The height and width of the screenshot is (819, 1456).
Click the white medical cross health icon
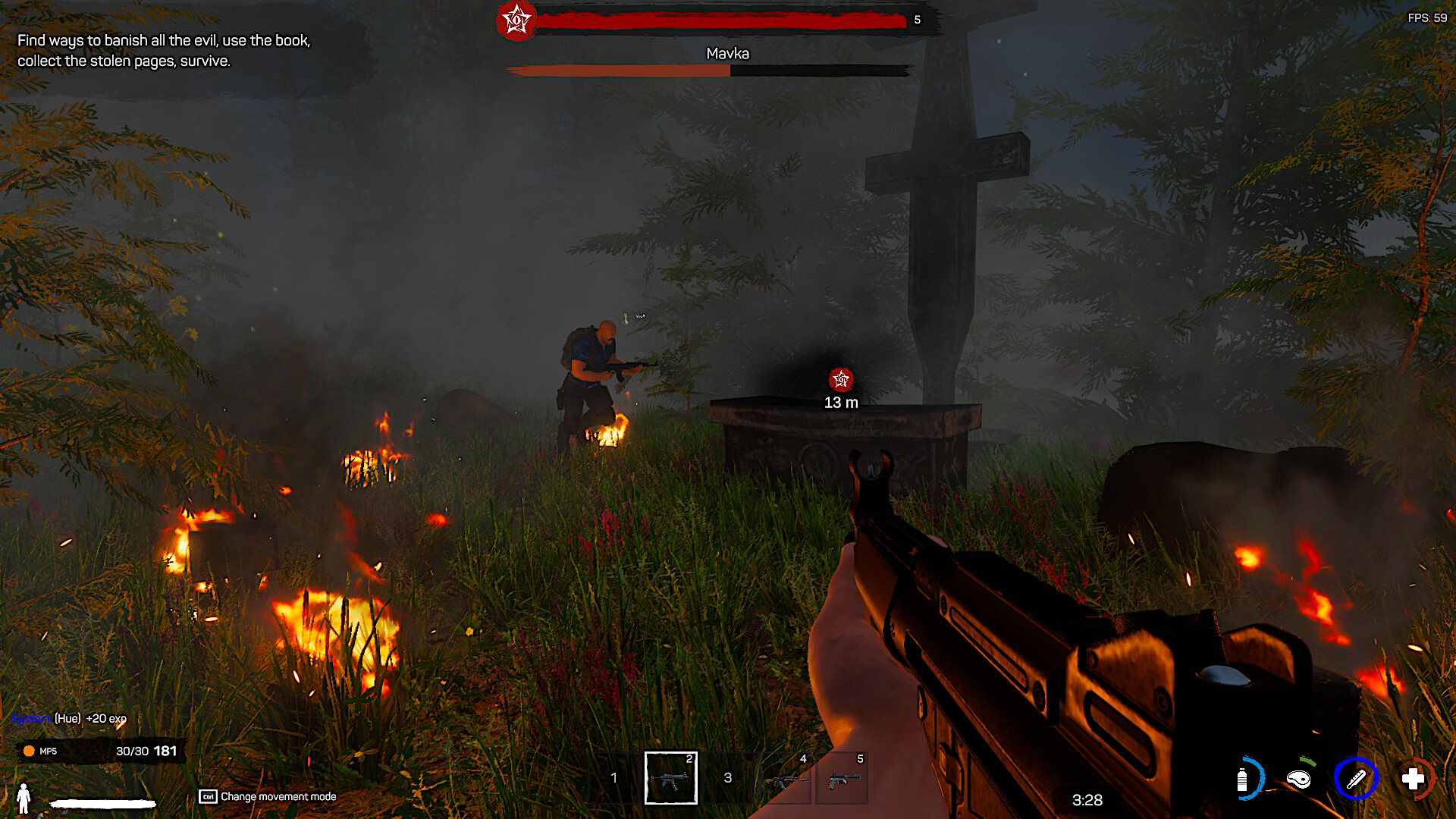coord(1413,779)
